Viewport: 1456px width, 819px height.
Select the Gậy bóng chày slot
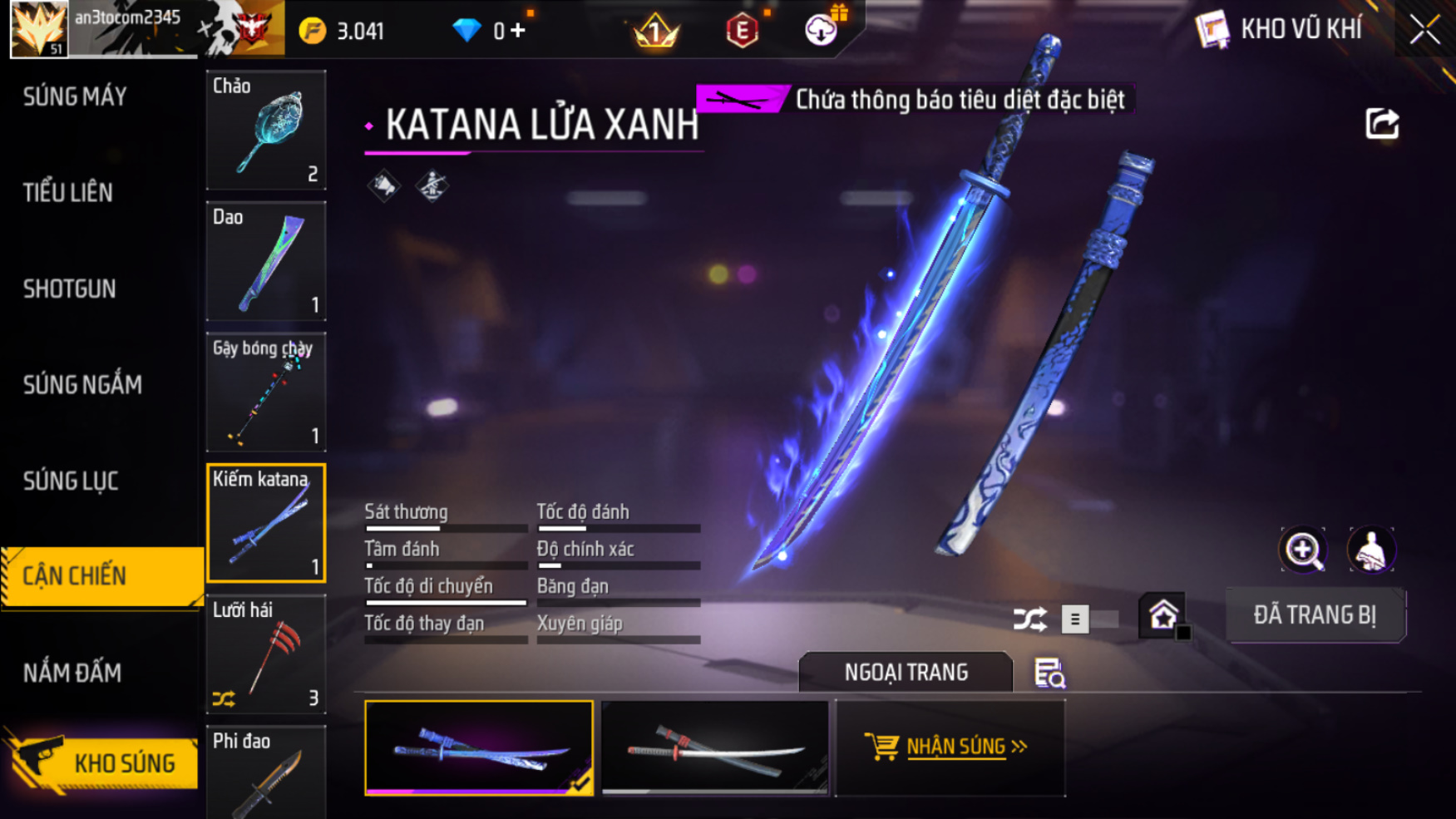point(266,392)
